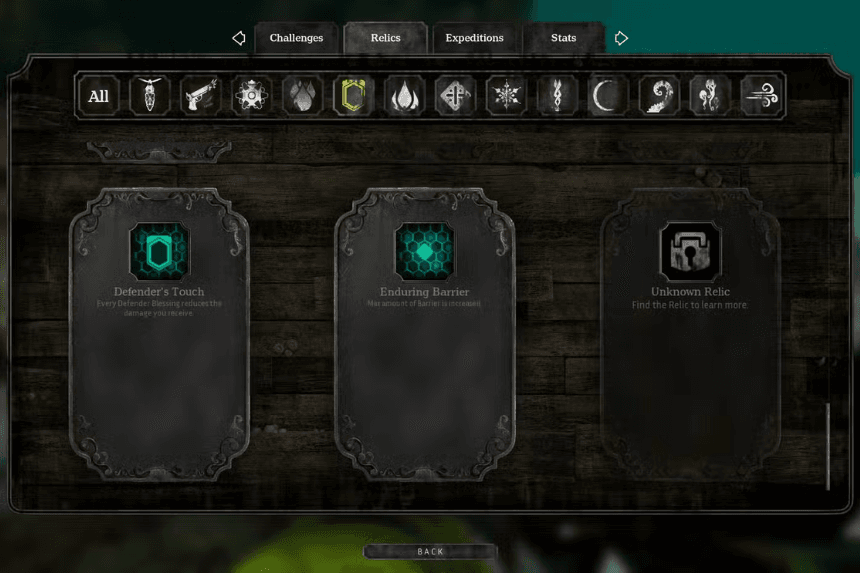Screen dimensions: 860x573
Task: Show All relic categories
Action: pyautogui.click(x=98, y=96)
